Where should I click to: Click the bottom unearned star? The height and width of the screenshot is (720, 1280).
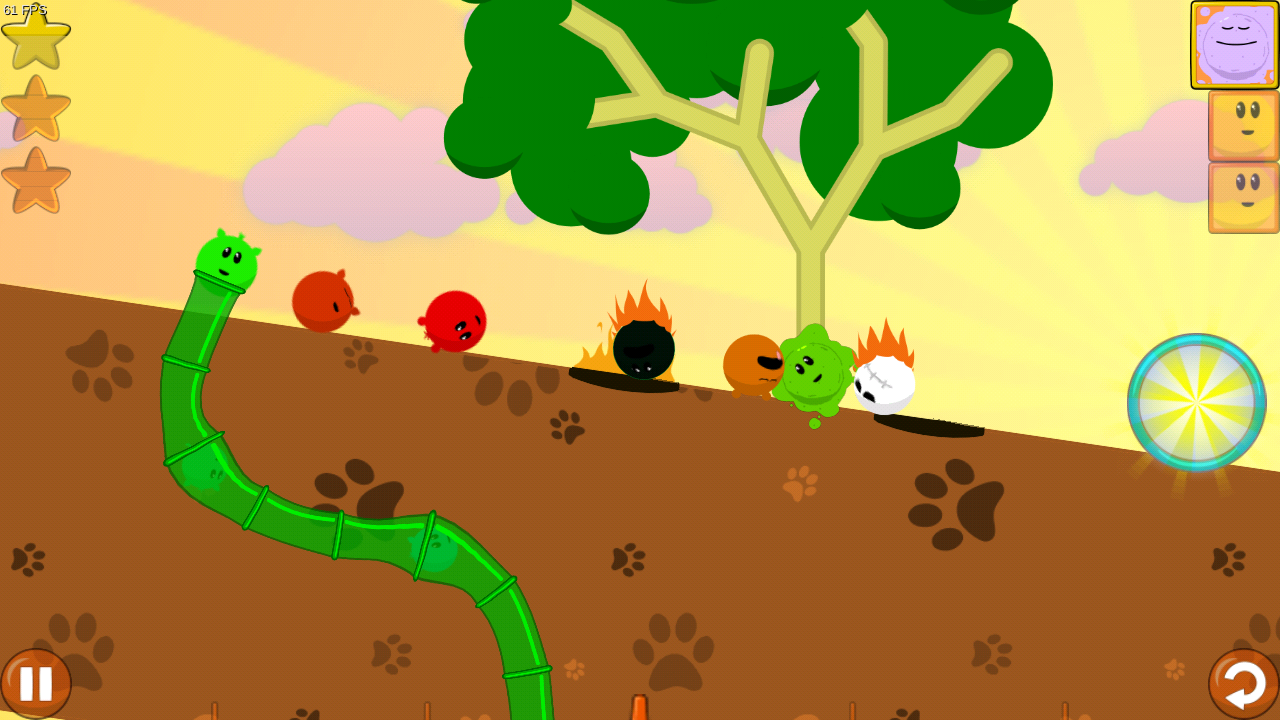point(35,183)
